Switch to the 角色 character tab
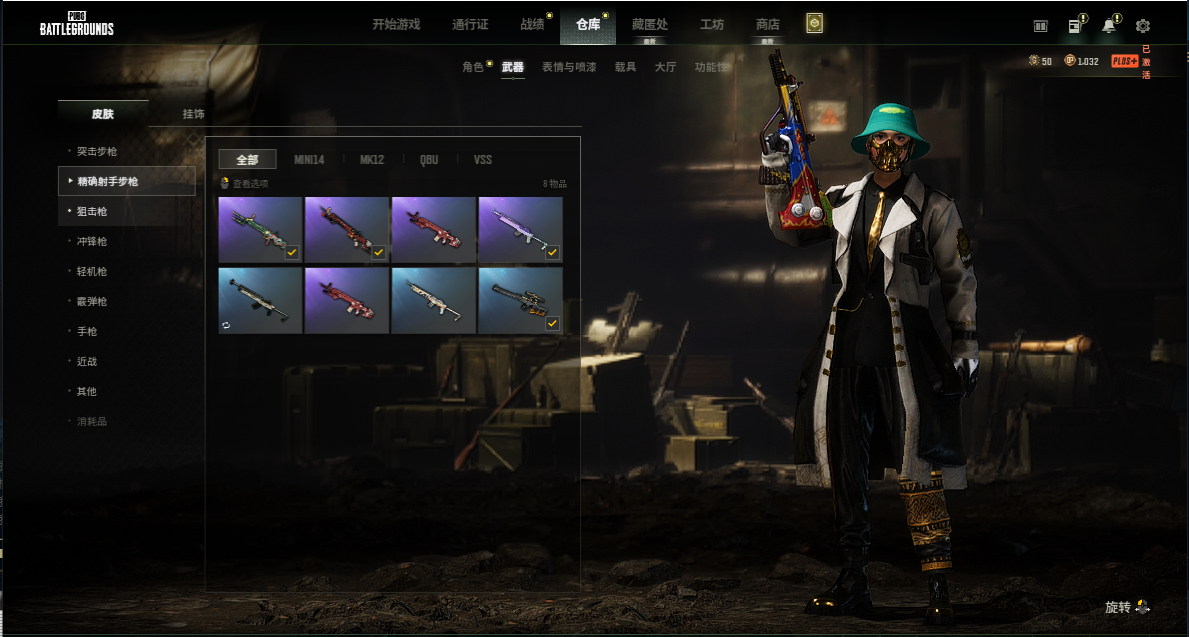The height and width of the screenshot is (637, 1189). point(473,67)
